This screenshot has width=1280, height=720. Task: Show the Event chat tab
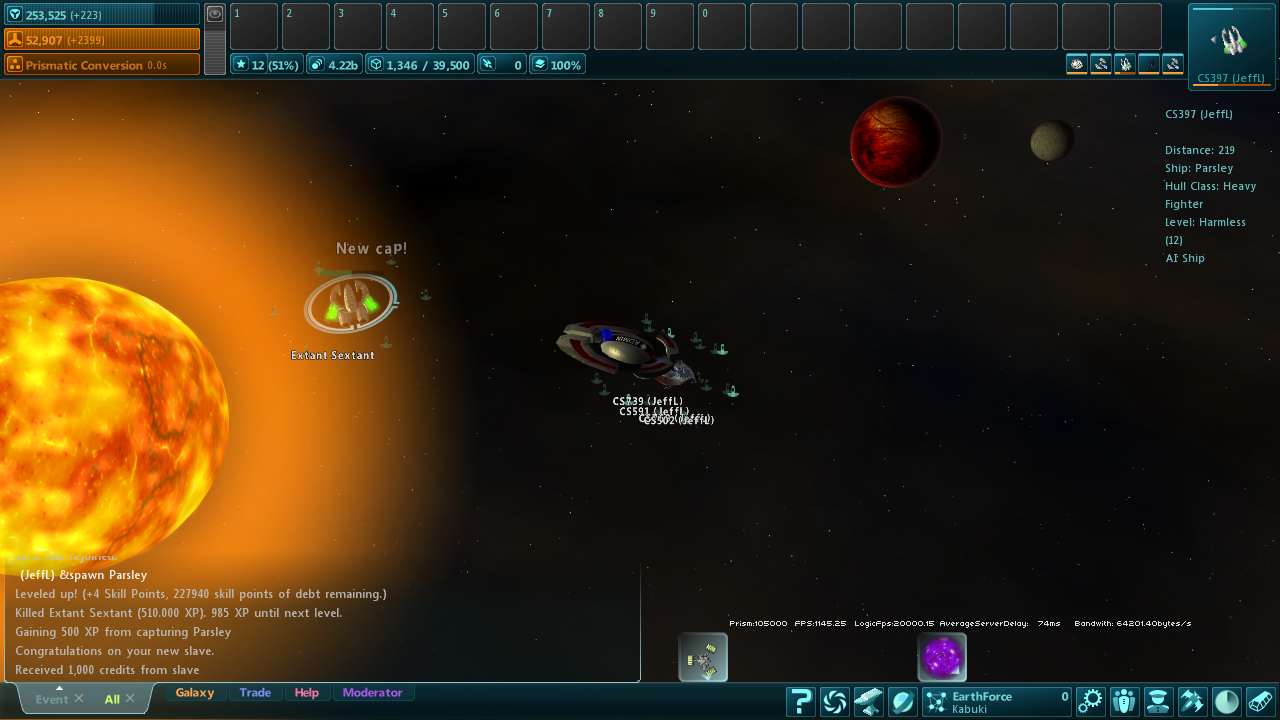51,699
